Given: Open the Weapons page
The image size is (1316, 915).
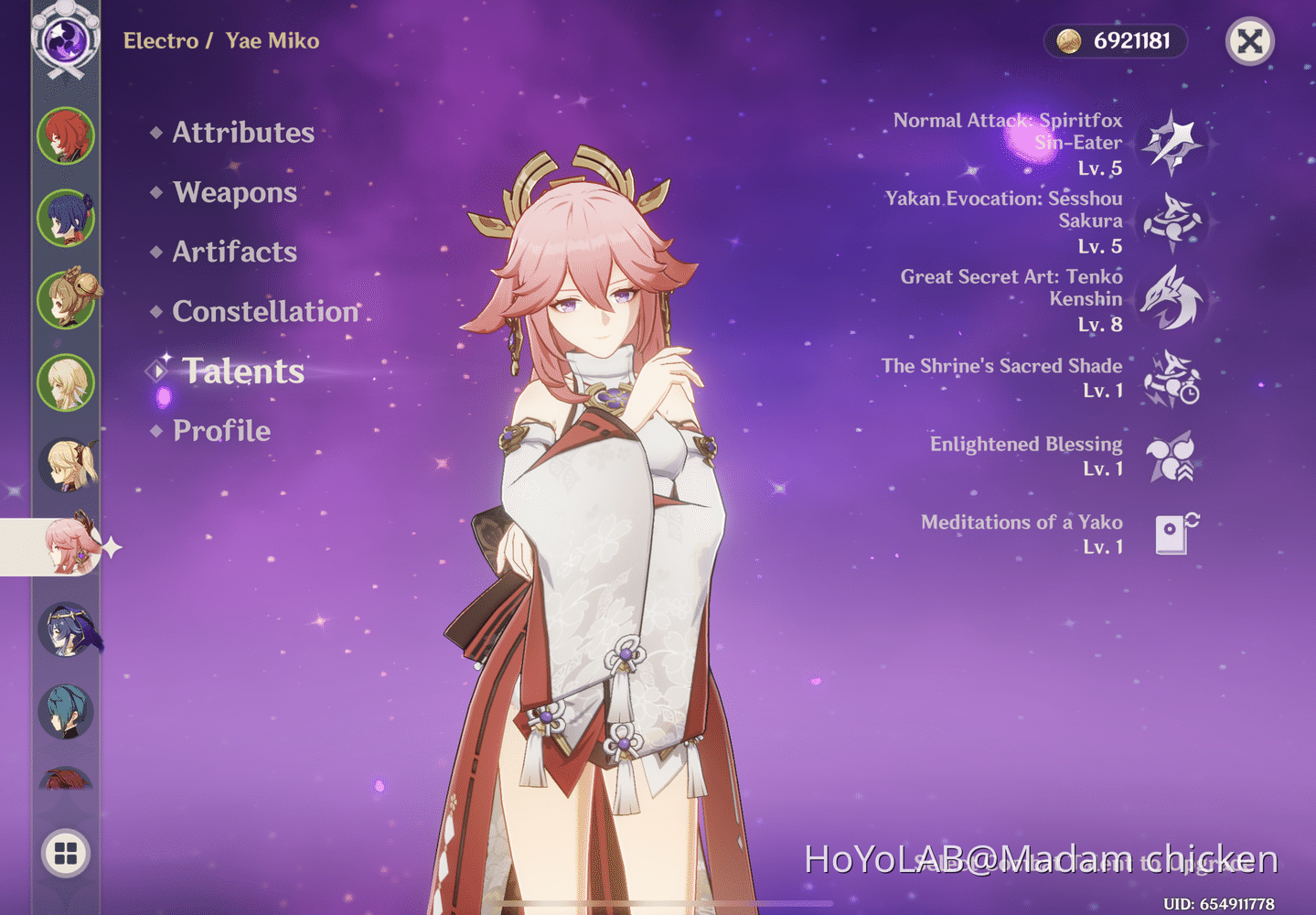Looking at the screenshot, I should tap(234, 192).
